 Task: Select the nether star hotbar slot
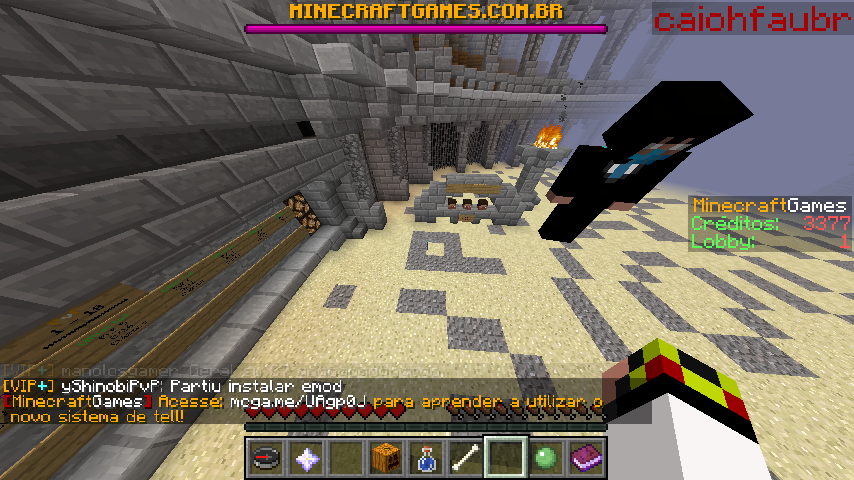pos(305,458)
